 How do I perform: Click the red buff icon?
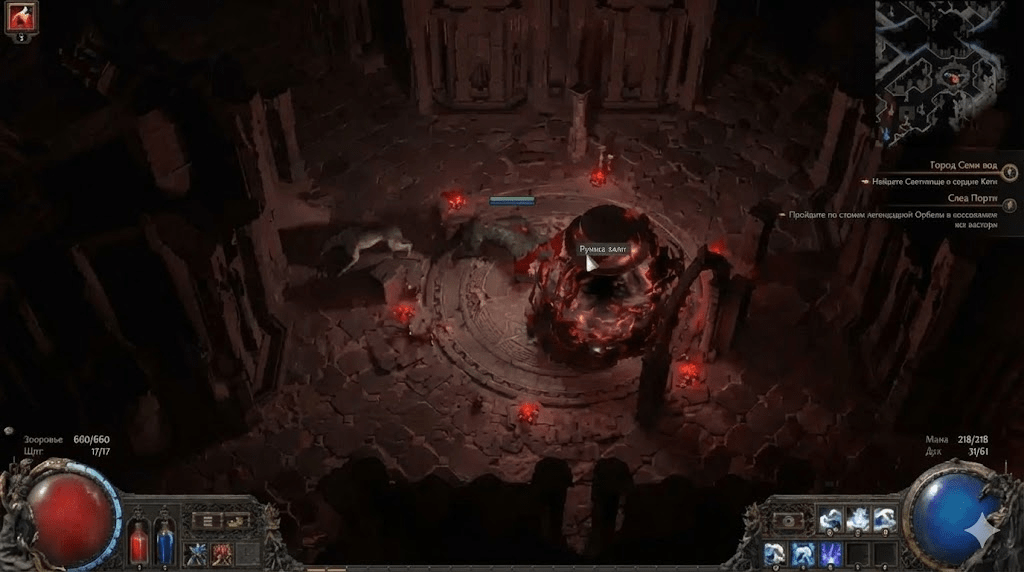point(20,17)
